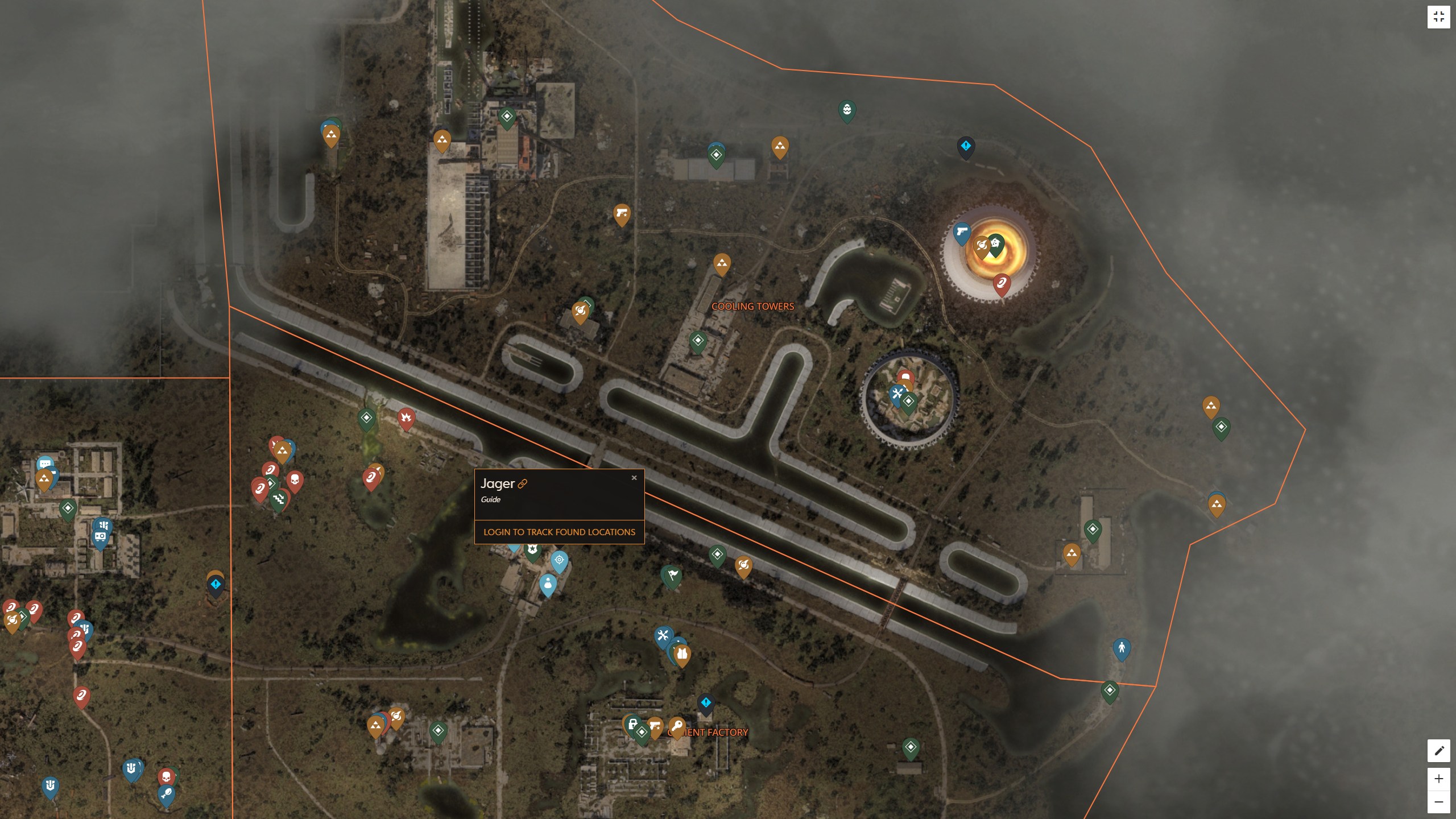Click the COOLING TOWERS map label
This screenshot has height=819, width=1456.
click(754, 306)
